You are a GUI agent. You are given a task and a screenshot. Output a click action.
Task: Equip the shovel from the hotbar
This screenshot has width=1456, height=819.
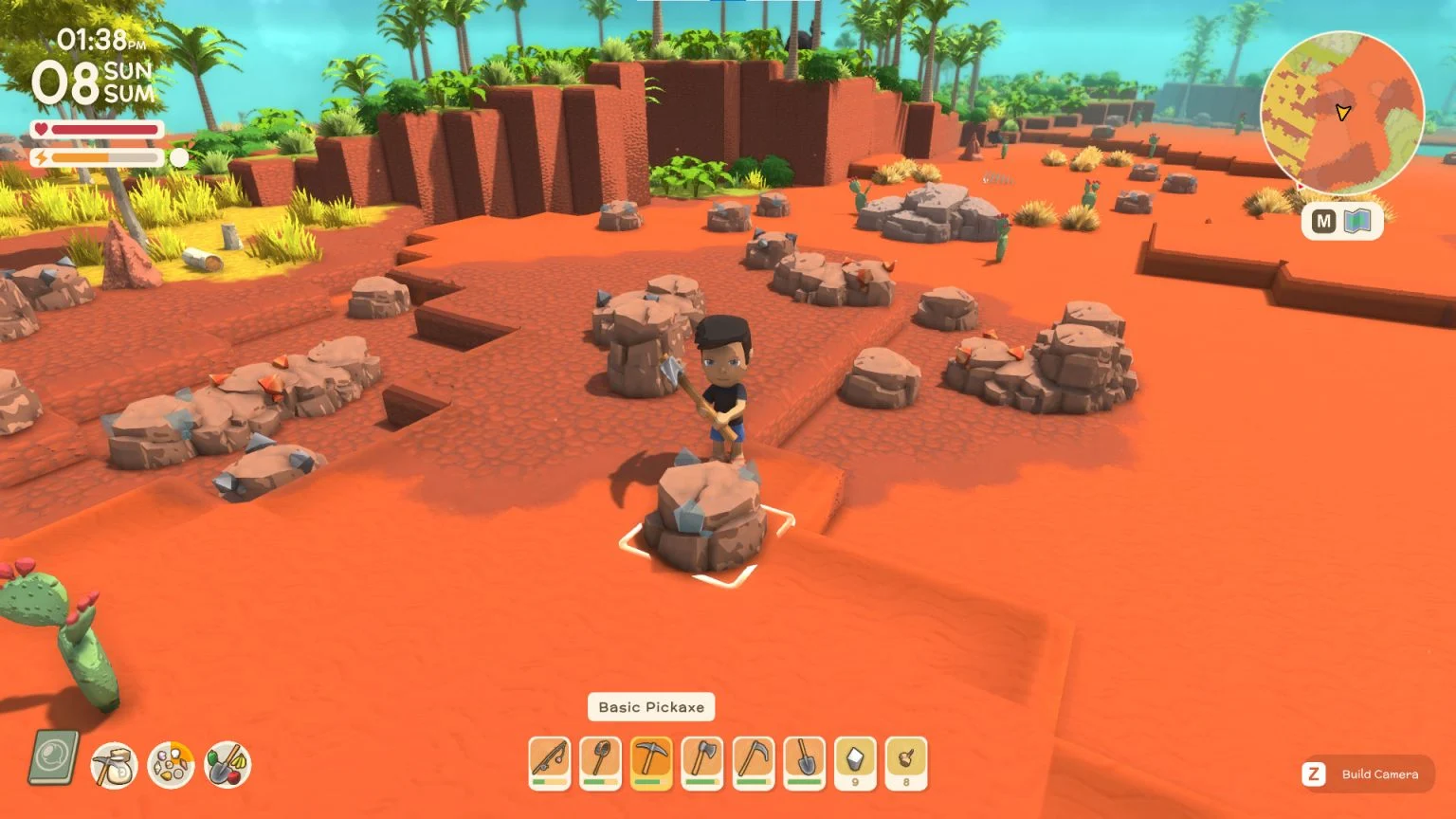click(x=804, y=763)
